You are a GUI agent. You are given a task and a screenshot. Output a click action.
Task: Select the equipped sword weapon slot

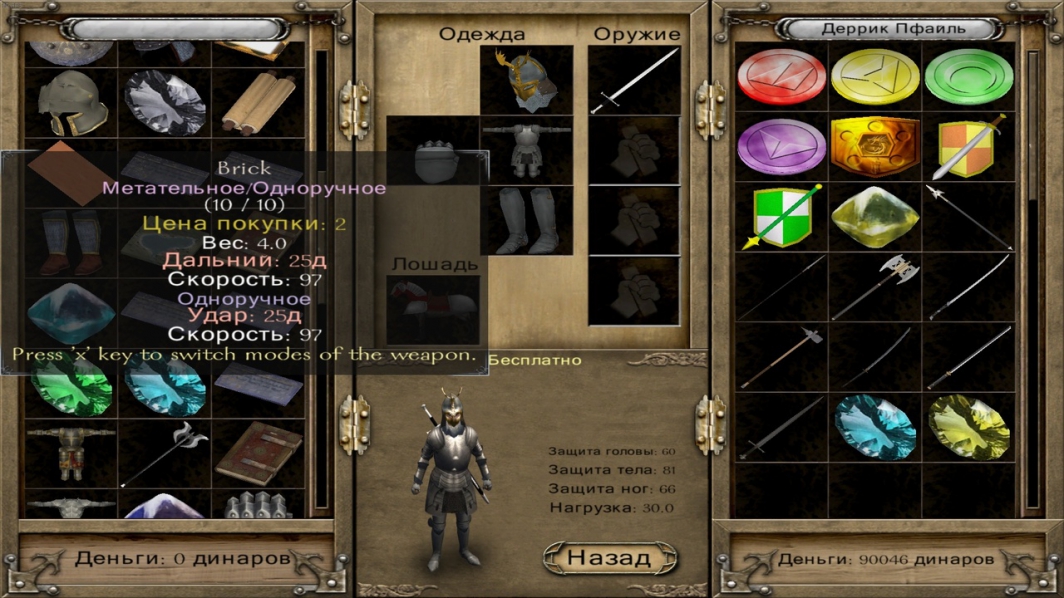(634, 81)
